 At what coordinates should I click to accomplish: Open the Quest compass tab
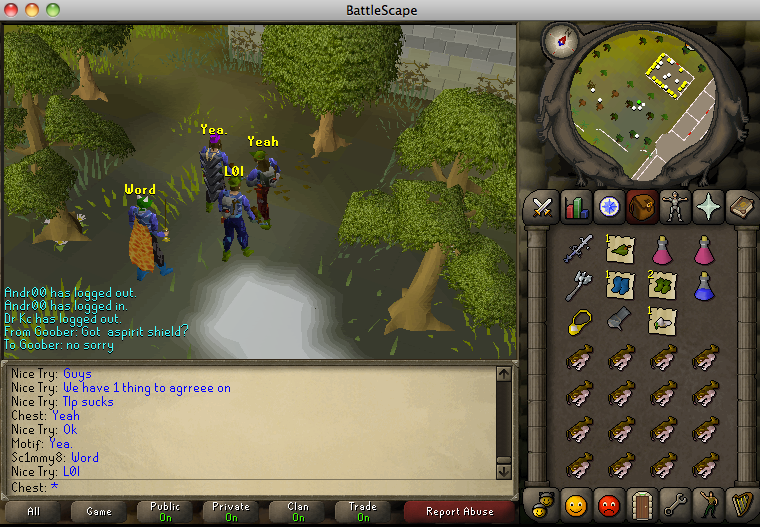click(x=607, y=207)
